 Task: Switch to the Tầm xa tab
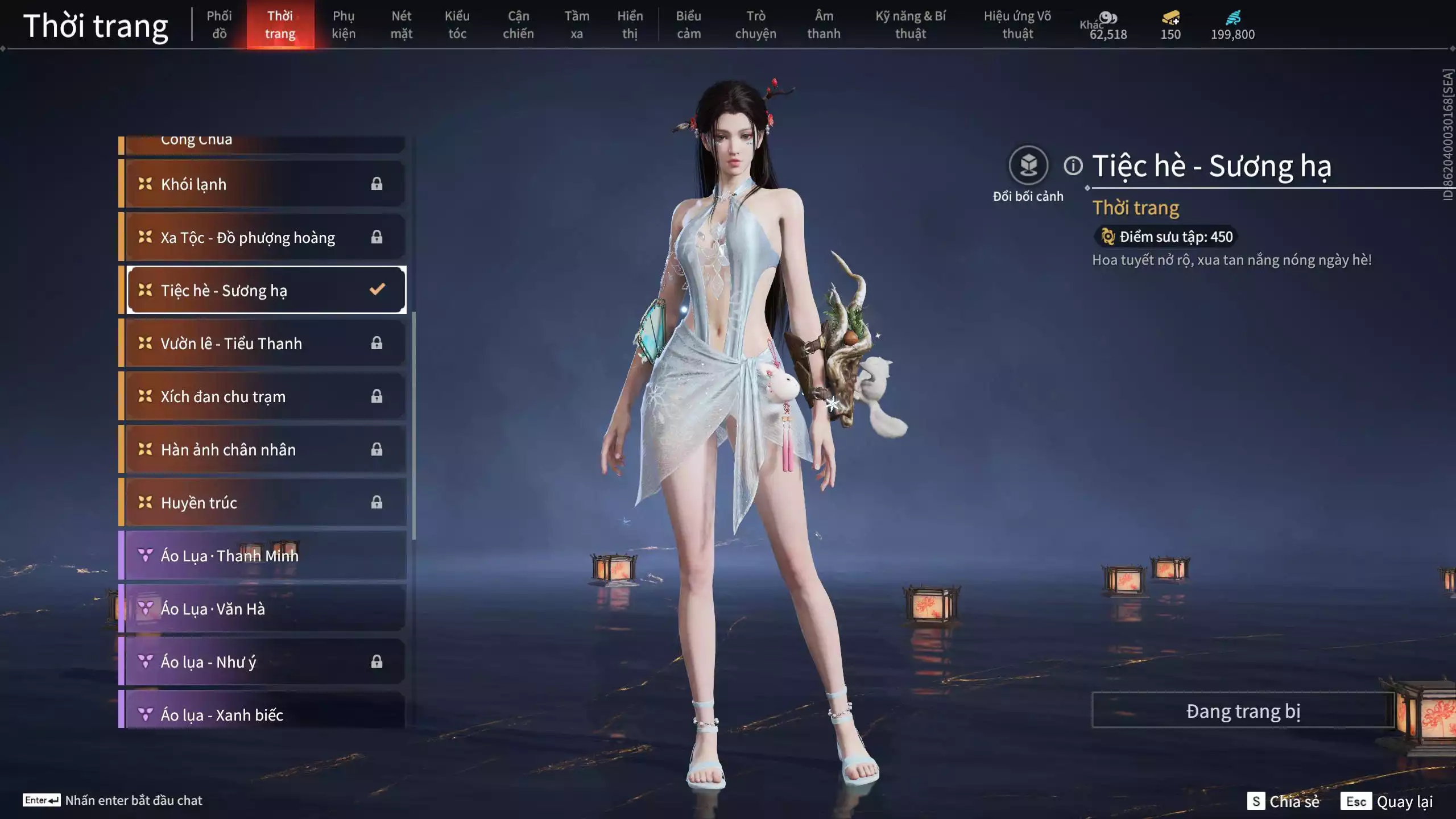point(577,25)
